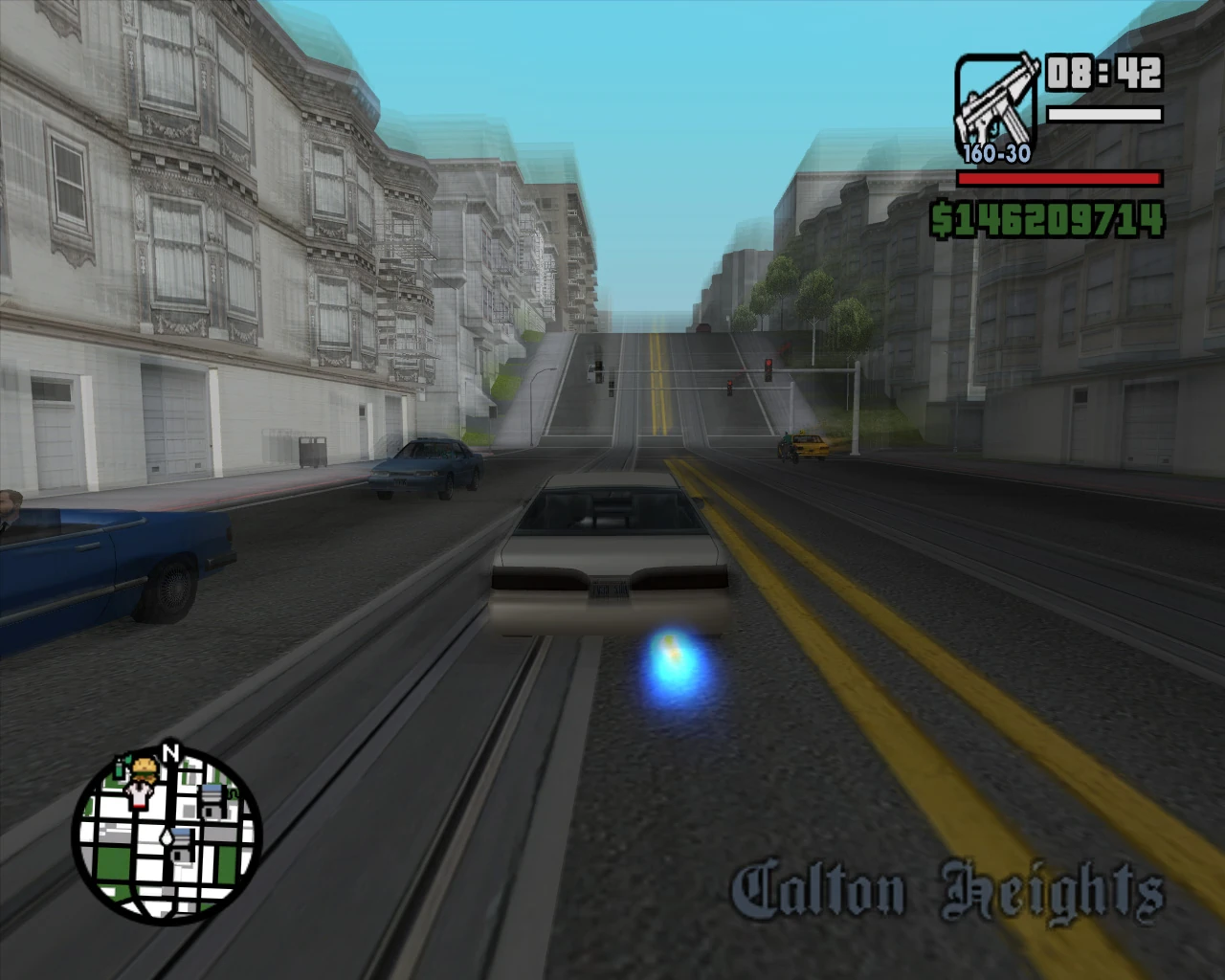Viewport: 1225px width, 980px height.
Task: Select the player marker on the radar
Action: pyautogui.click(x=138, y=794)
